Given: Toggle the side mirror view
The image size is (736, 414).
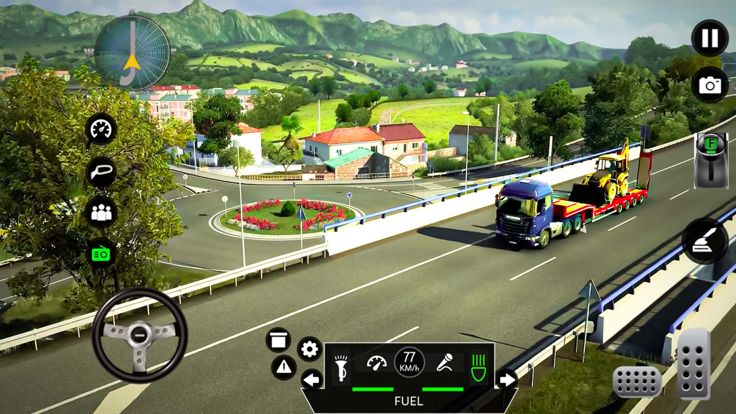Looking at the screenshot, I should click(101, 171).
